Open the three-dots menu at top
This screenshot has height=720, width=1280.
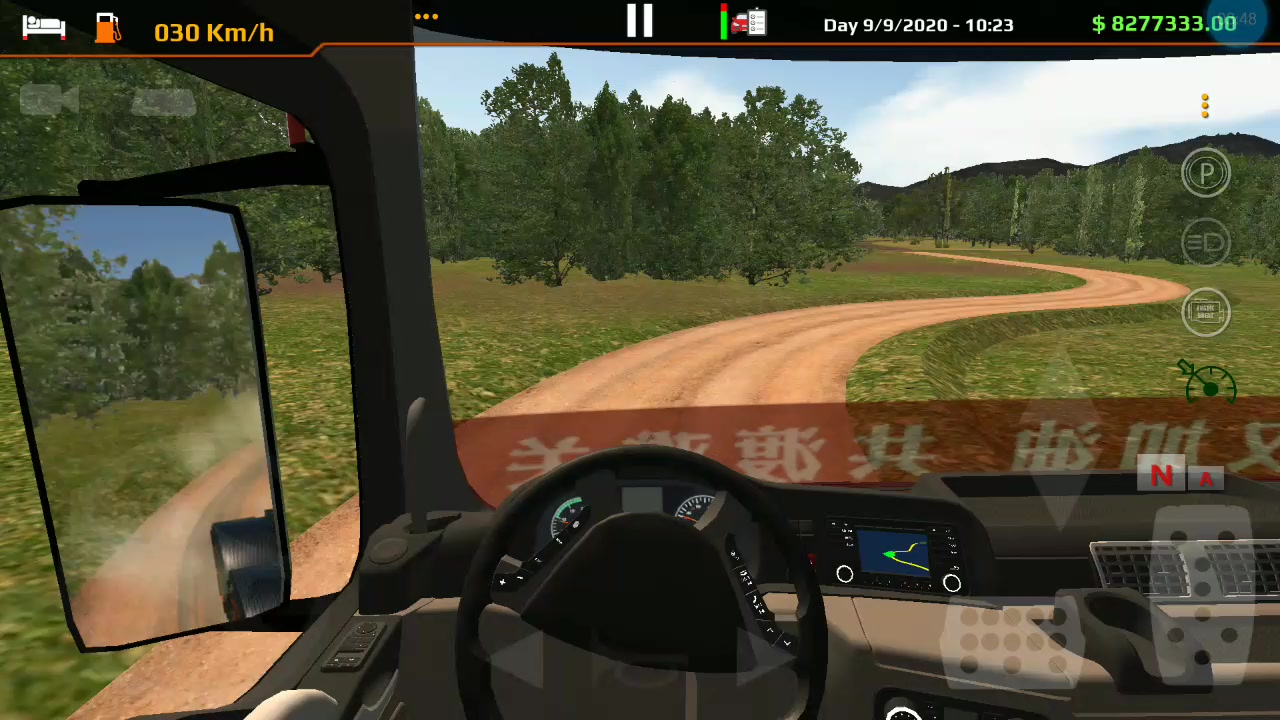(x=426, y=16)
